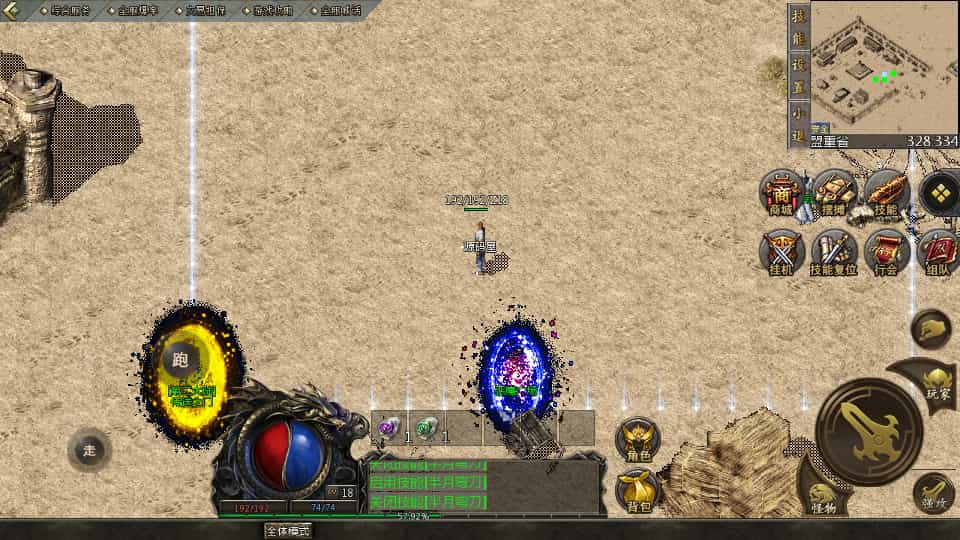Click the 全体模式 attack mode button
Screen dimensions: 960x540
[288, 531]
